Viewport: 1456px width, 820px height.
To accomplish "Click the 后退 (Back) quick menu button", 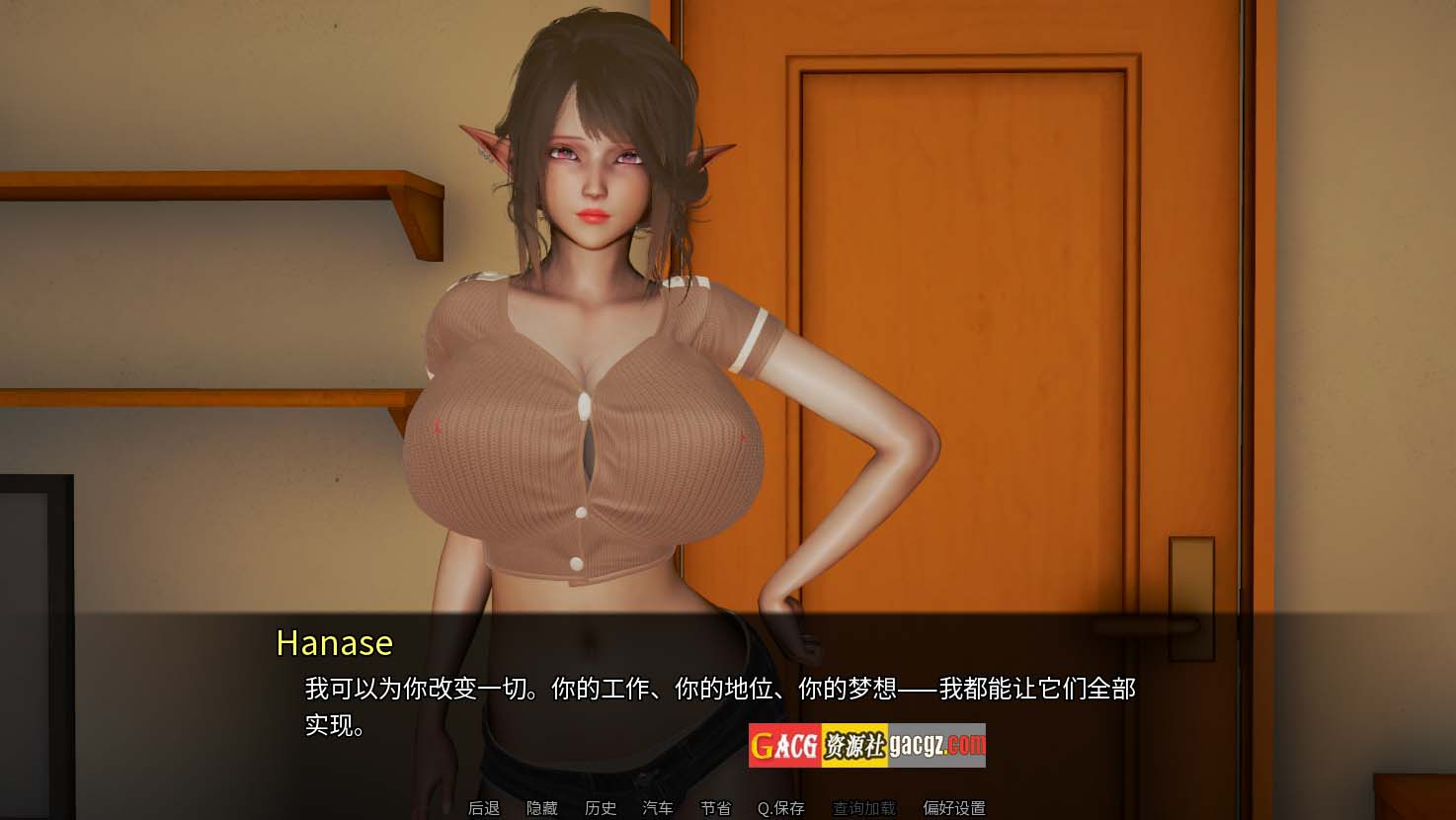I will (484, 808).
